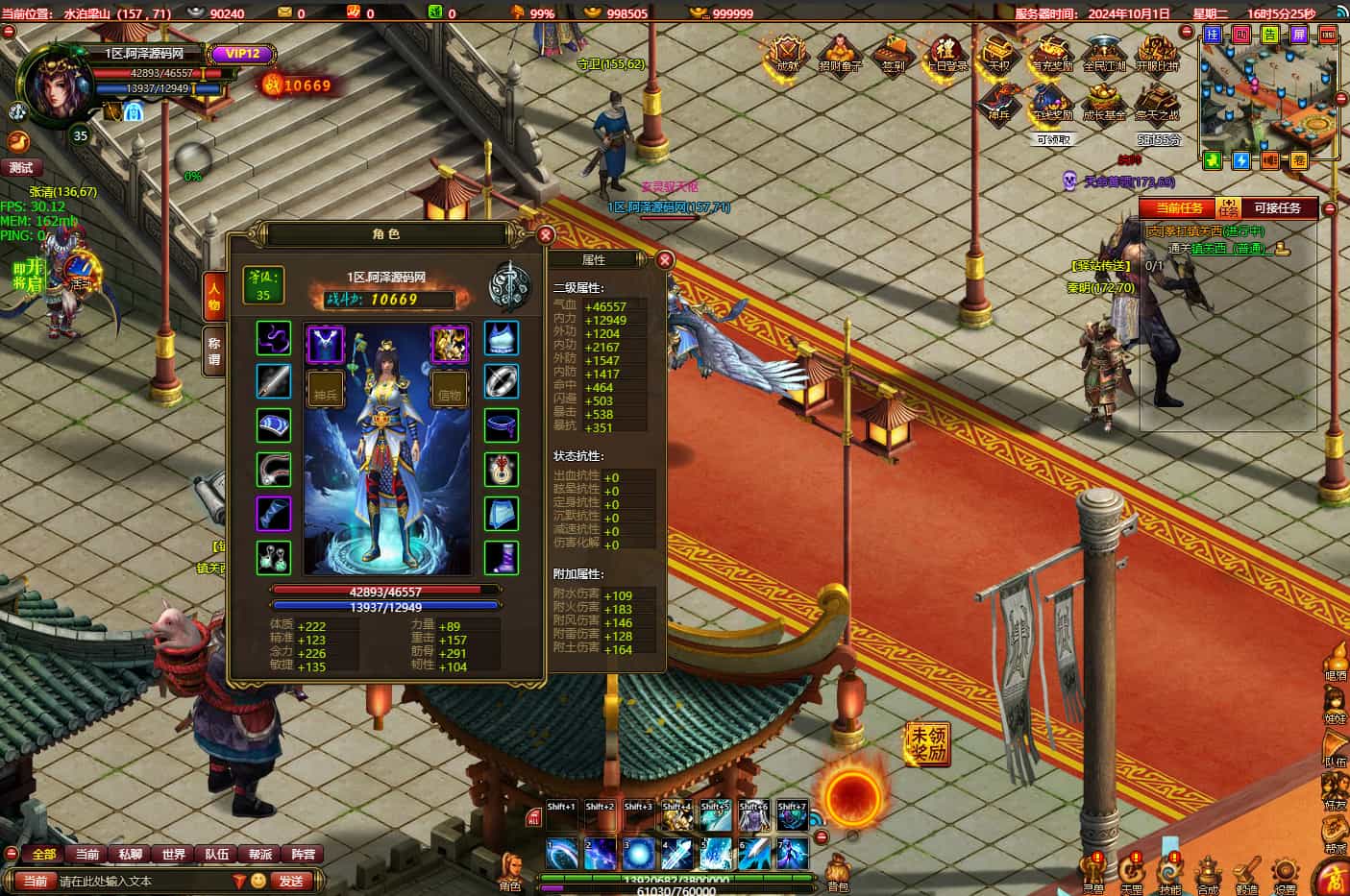Open the 成长基金 growth fund icon

pyautogui.click(x=1104, y=103)
